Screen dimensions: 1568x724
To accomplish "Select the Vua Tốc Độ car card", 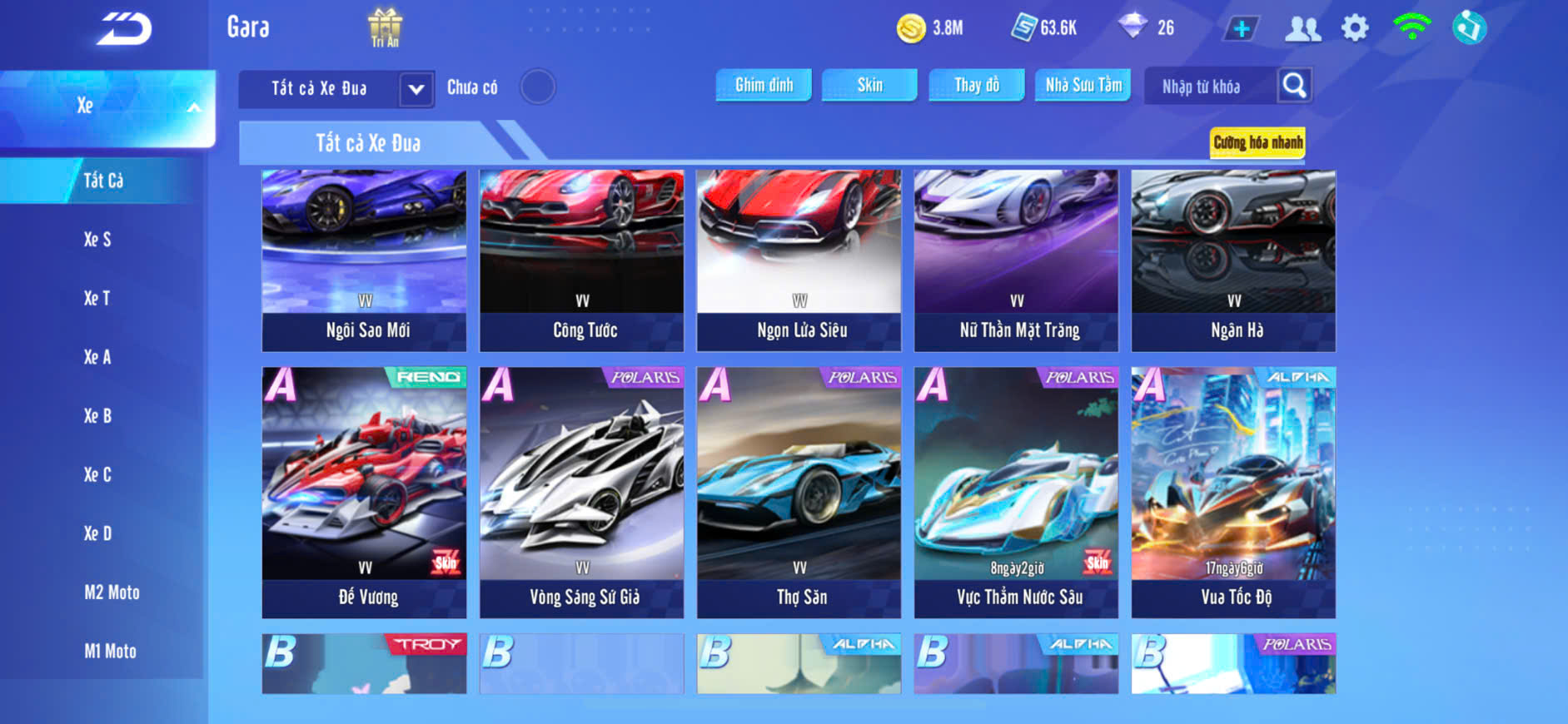I will coord(1233,492).
